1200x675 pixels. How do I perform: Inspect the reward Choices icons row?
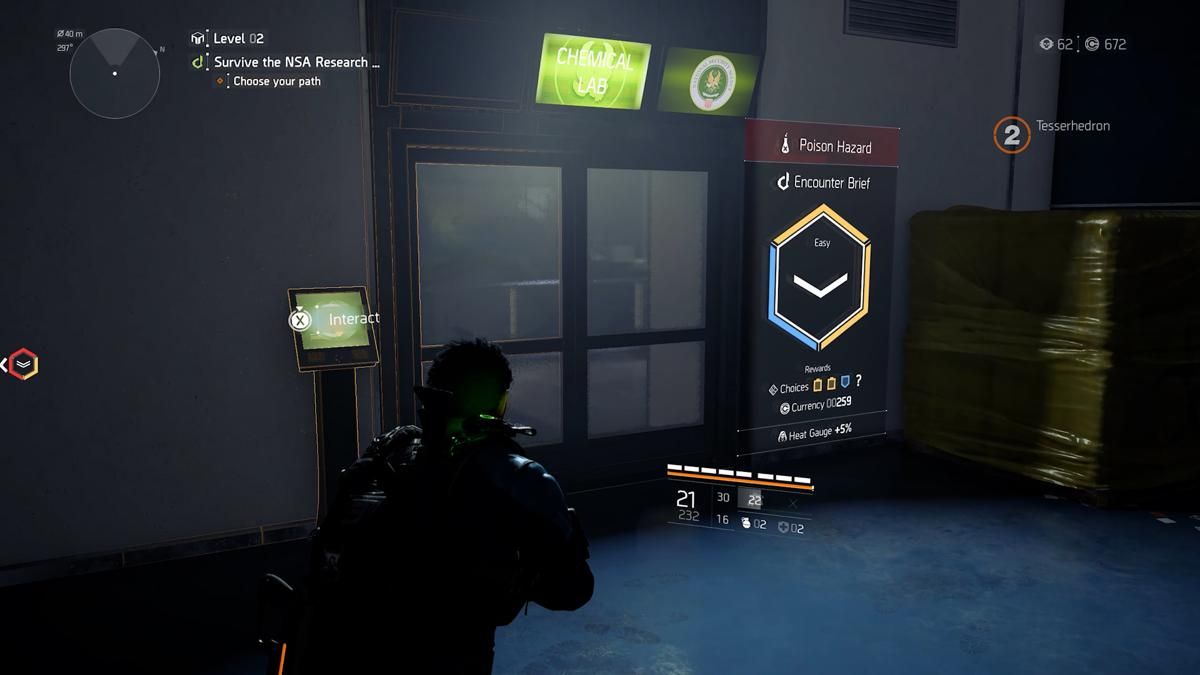pyautogui.click(x=831, y=384)
